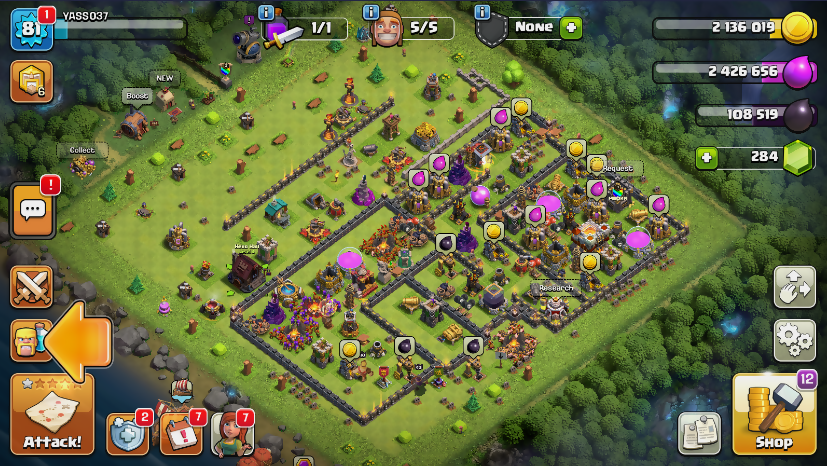Add a shield with the plus button
This screenshot has height=466, width=827.
point(571,27)
